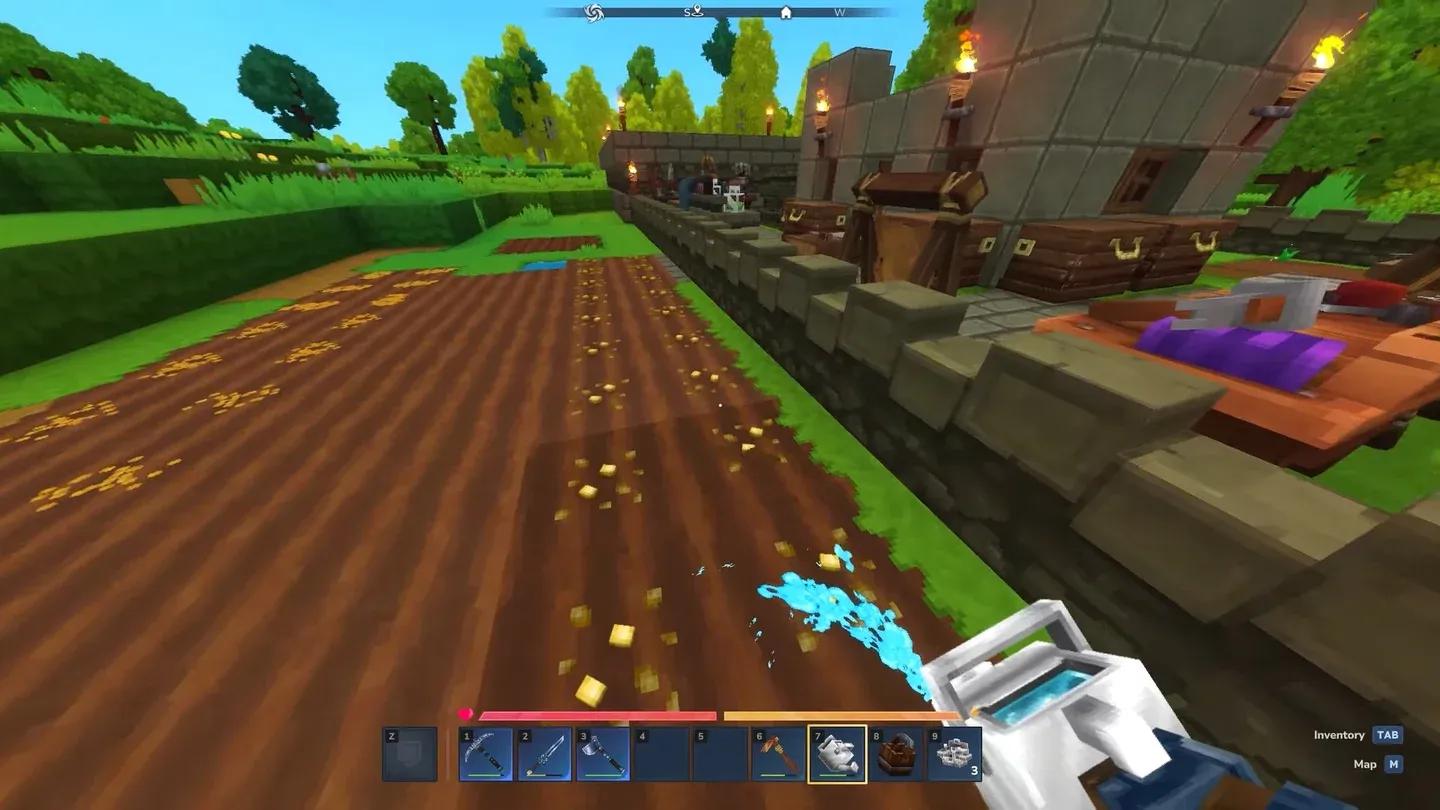The height and width of the screenshot is (810, 1440).
Task: Pick the brown chest item in slot 8
Action: coord(895,754)
